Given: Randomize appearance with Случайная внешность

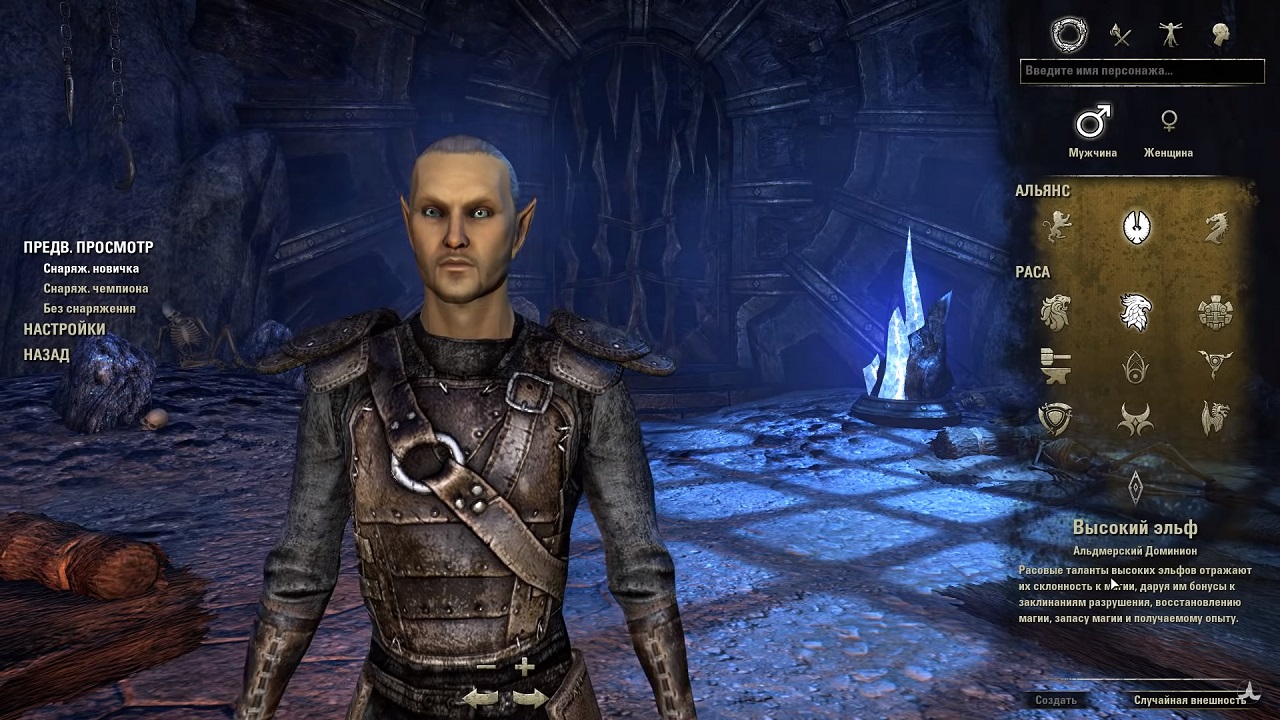Looking at the screenshot, I should click(1189, 700).
